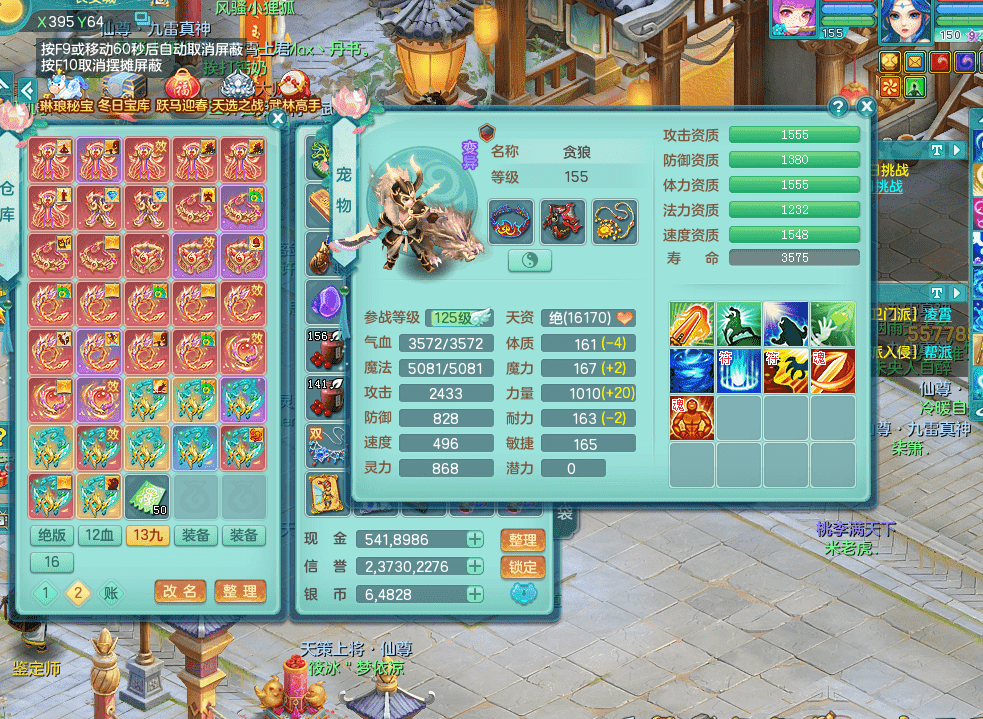Open the 13九 warehouse tab
Screen dimensions: 983x719
pyautogui.click(x=148, y=536)
